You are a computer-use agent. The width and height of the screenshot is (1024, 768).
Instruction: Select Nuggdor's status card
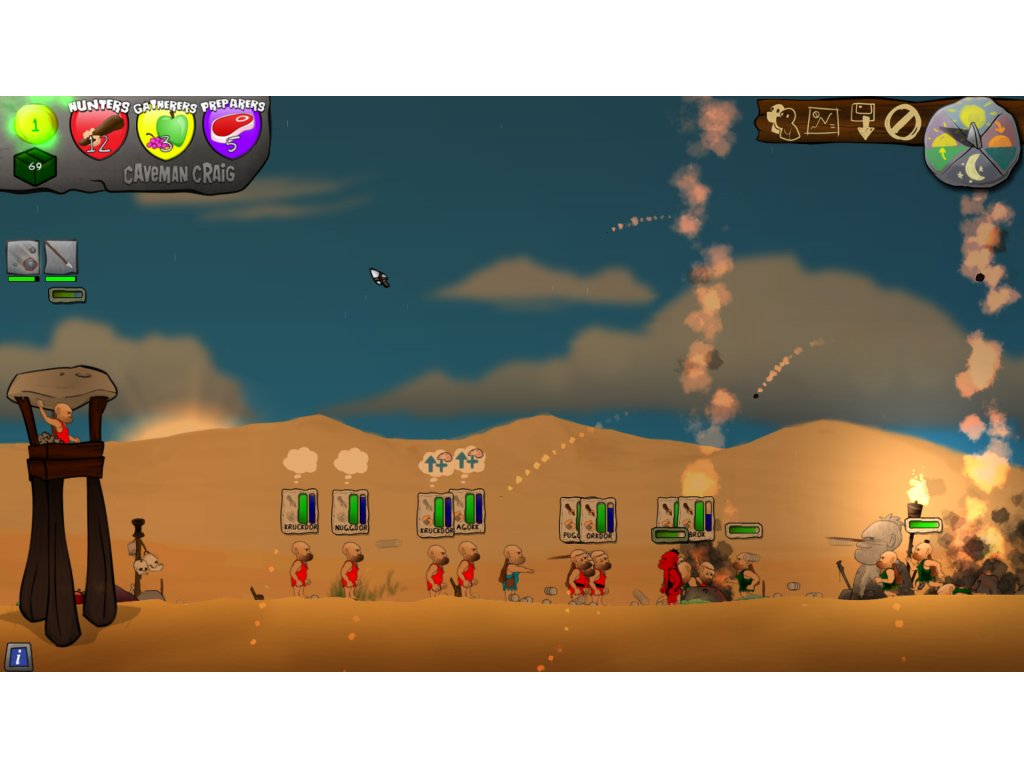350,511
